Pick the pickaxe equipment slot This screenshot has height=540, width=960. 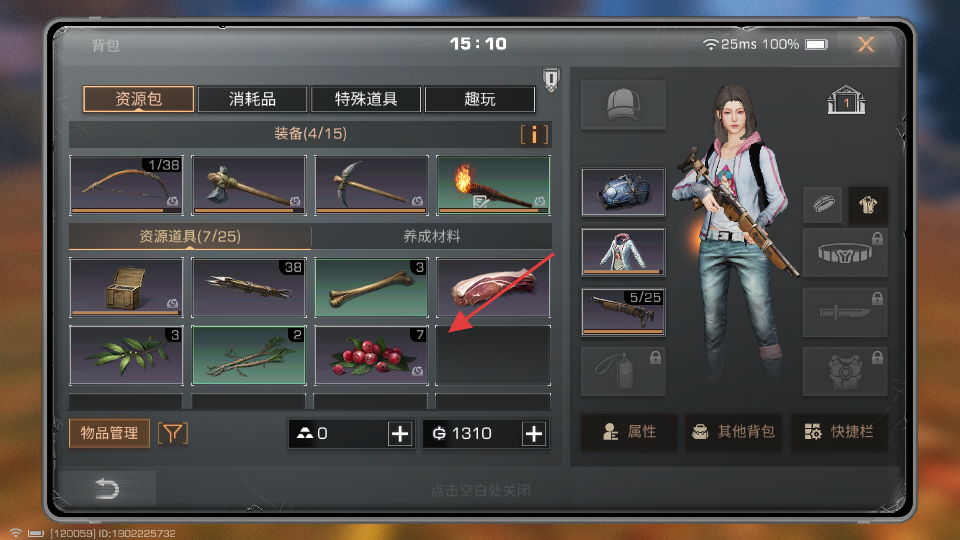(x=371, y=185)
